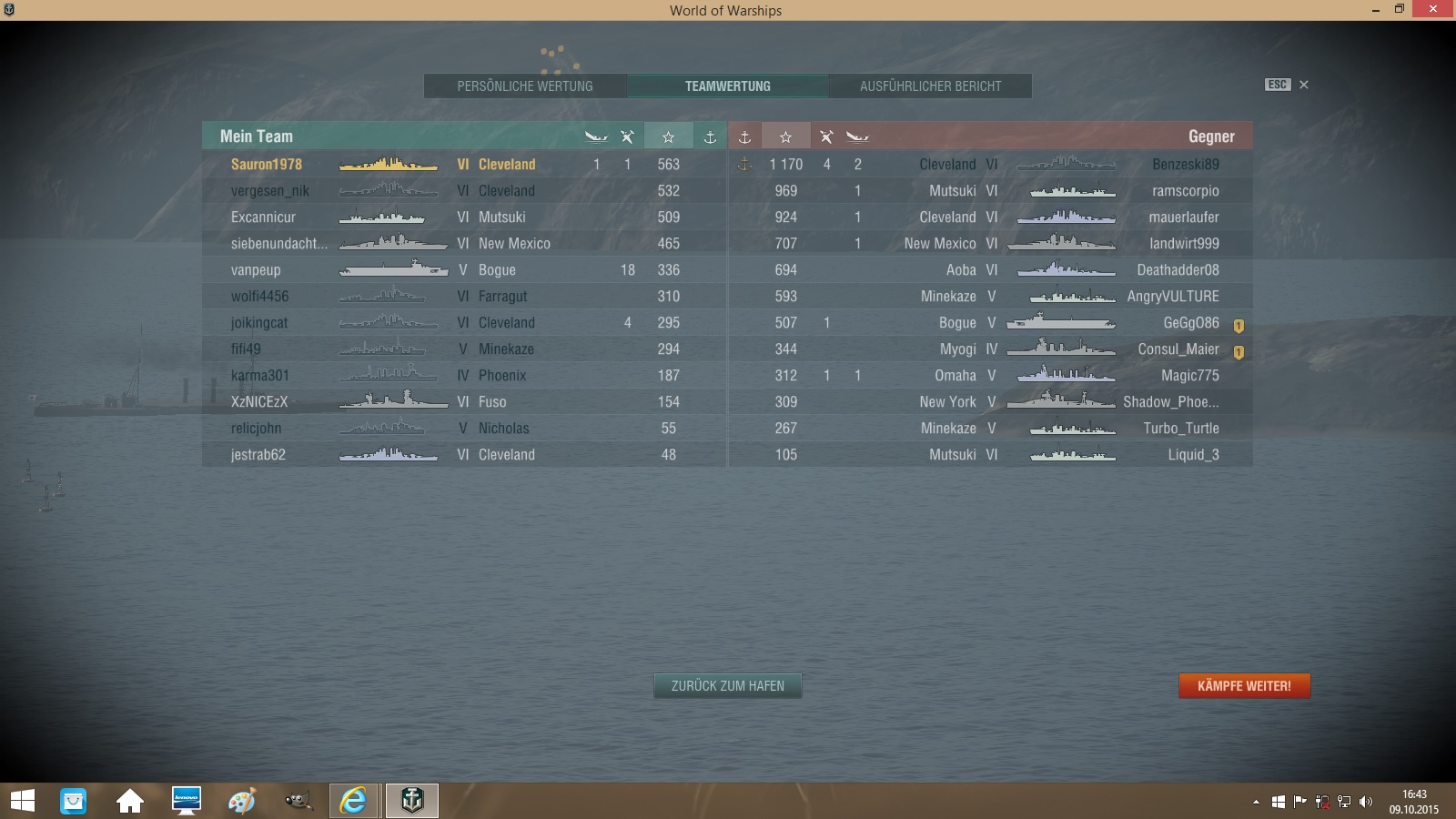Click the anchor badge beside Benzeski89's score

coord(746,165)
